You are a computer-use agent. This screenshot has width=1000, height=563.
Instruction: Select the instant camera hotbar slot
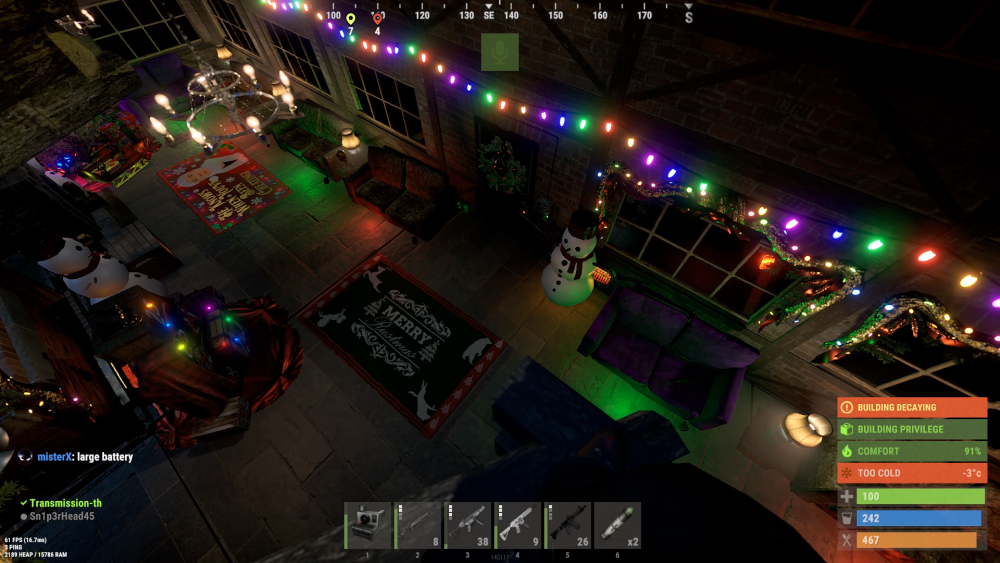click(x=368, y=525)
